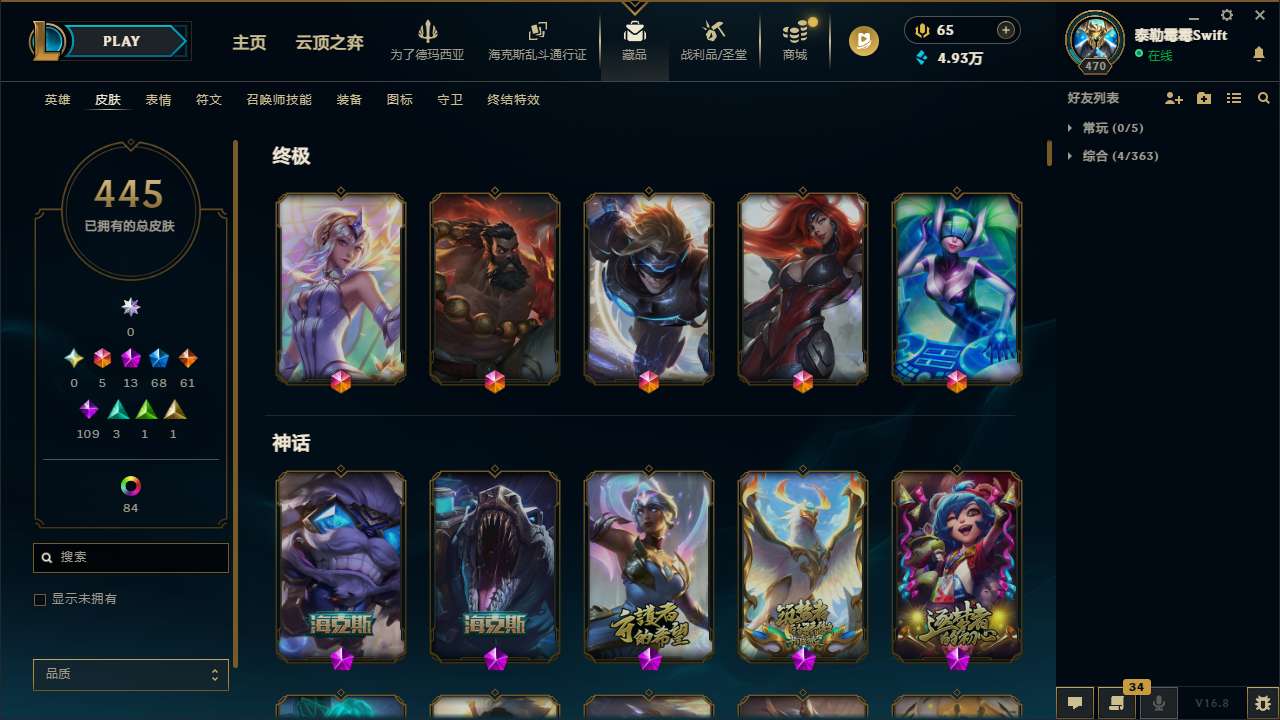Open the add friend icon in friends panel

pyautogui.click(x=1174, y=98)
